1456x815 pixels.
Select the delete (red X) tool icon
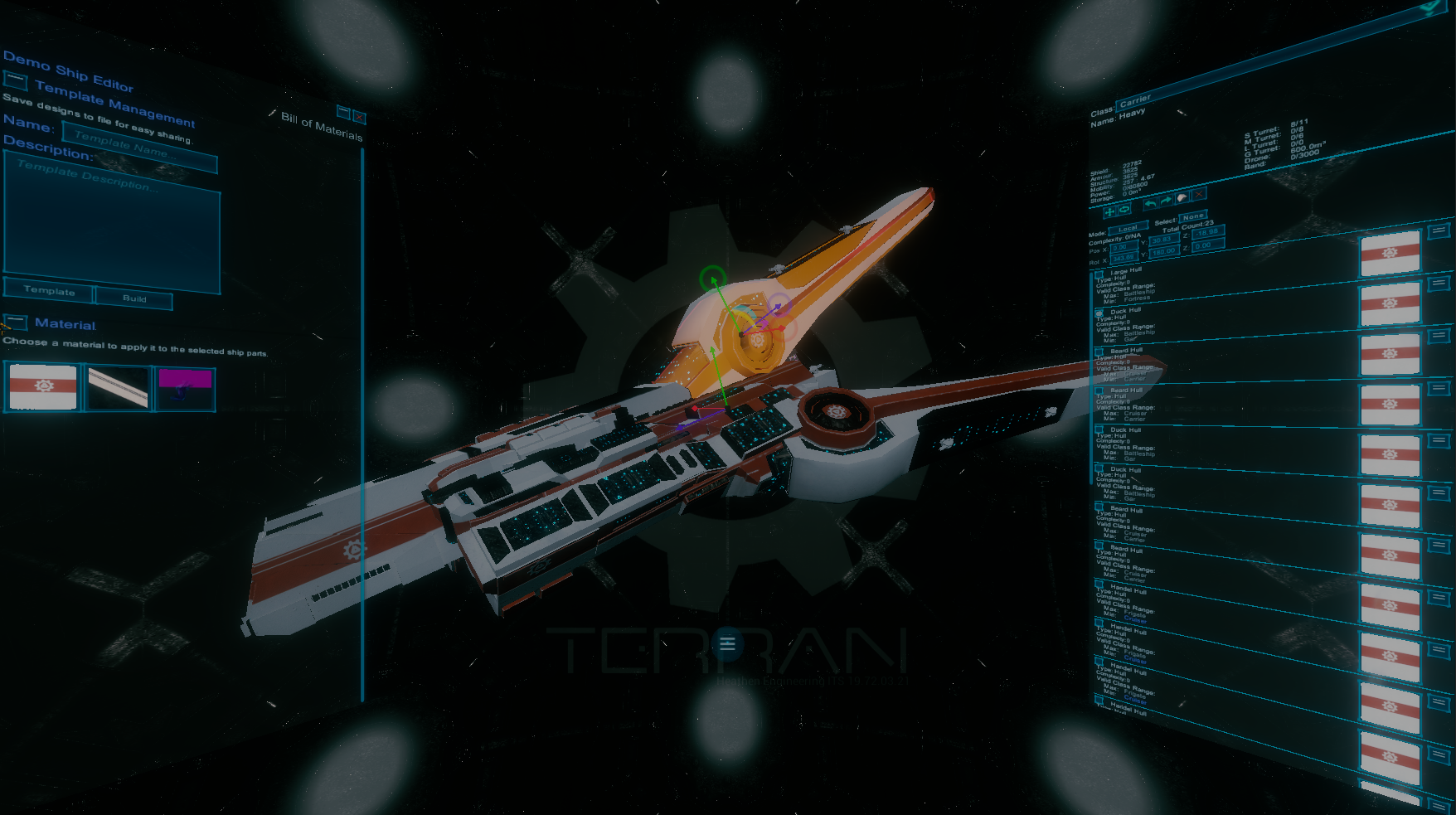coord(1199,194)
